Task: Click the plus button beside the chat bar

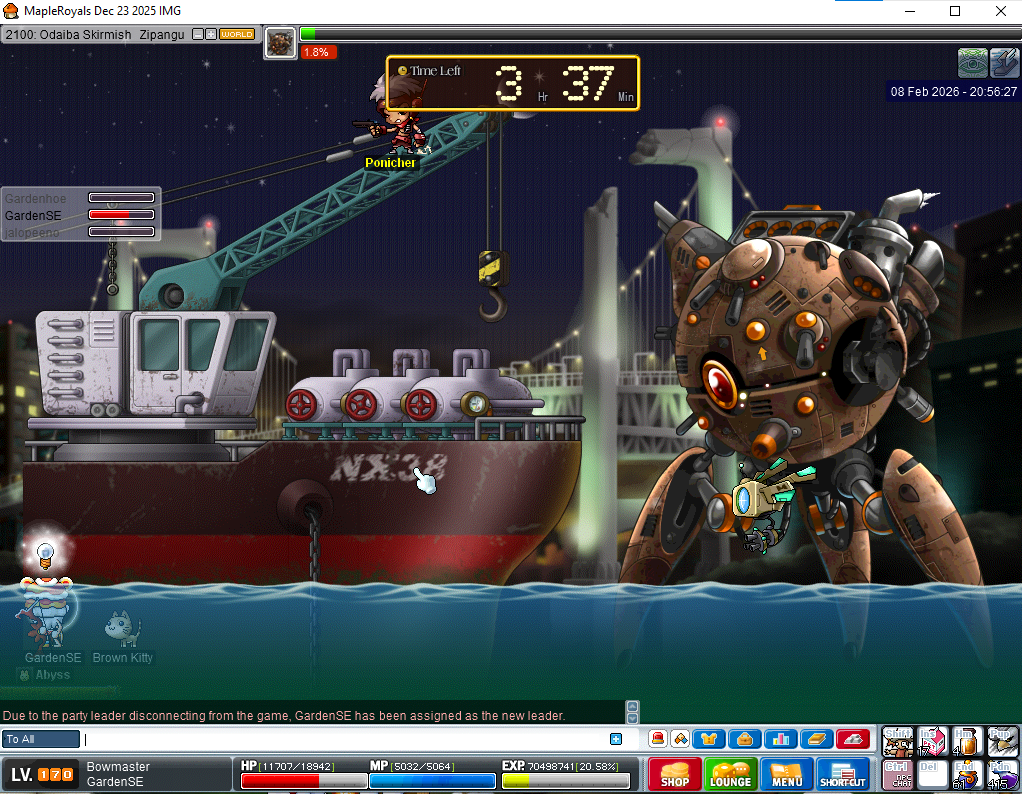Action: (616, 739)
